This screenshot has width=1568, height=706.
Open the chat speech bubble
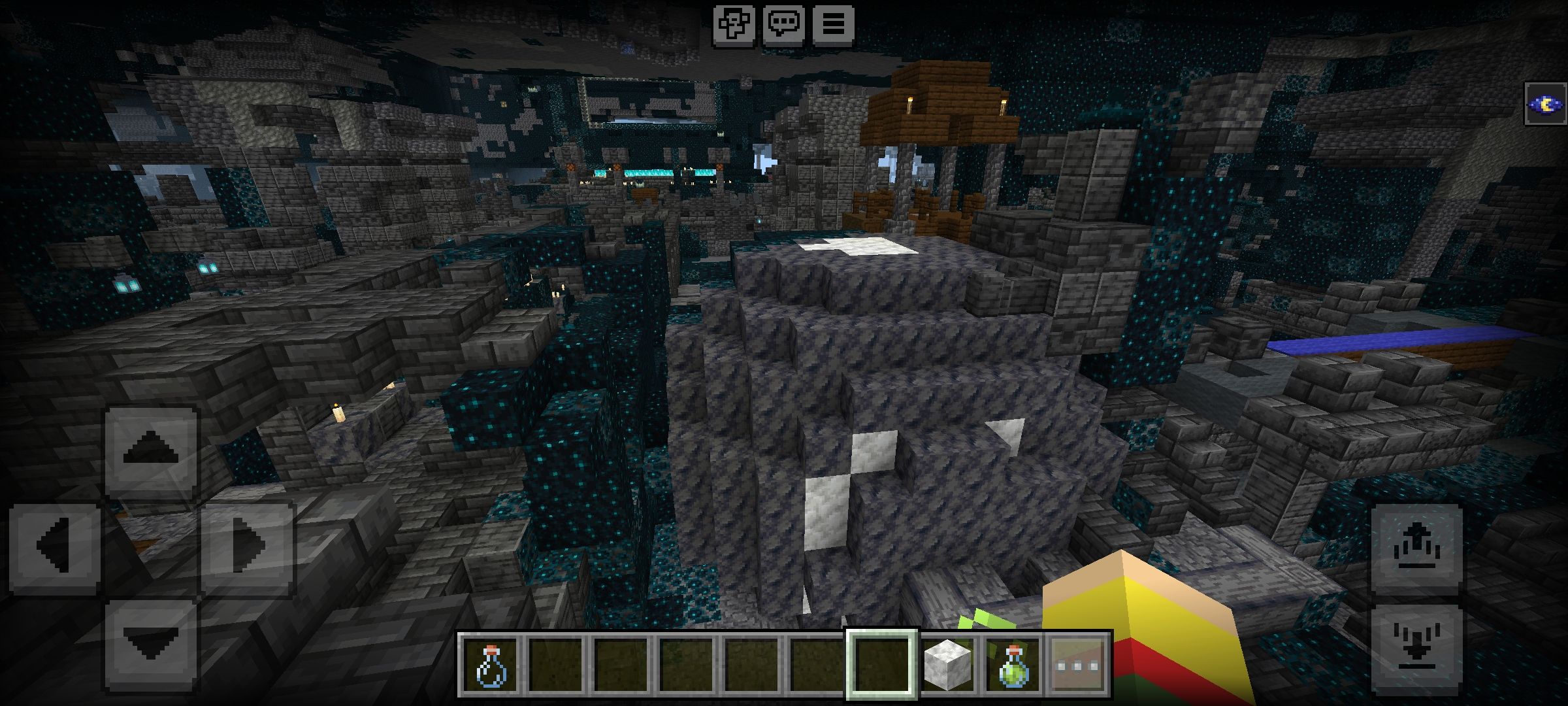point(783,25)
